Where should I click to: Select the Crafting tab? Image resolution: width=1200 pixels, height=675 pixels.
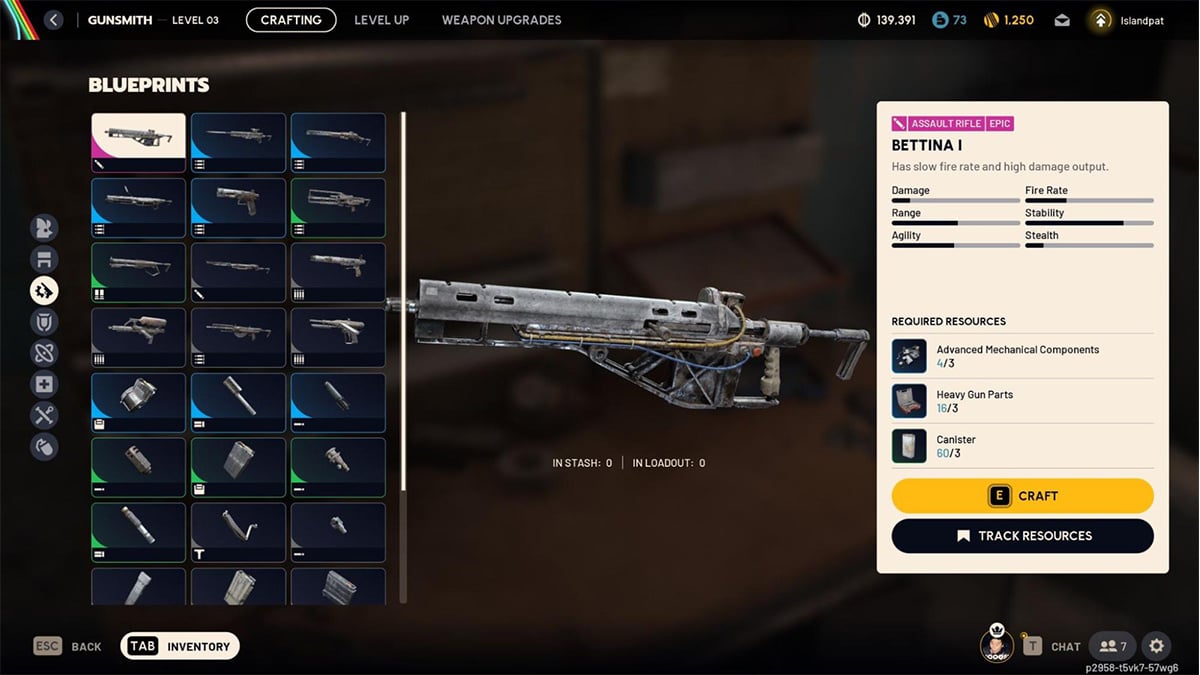tap(291, 20)
